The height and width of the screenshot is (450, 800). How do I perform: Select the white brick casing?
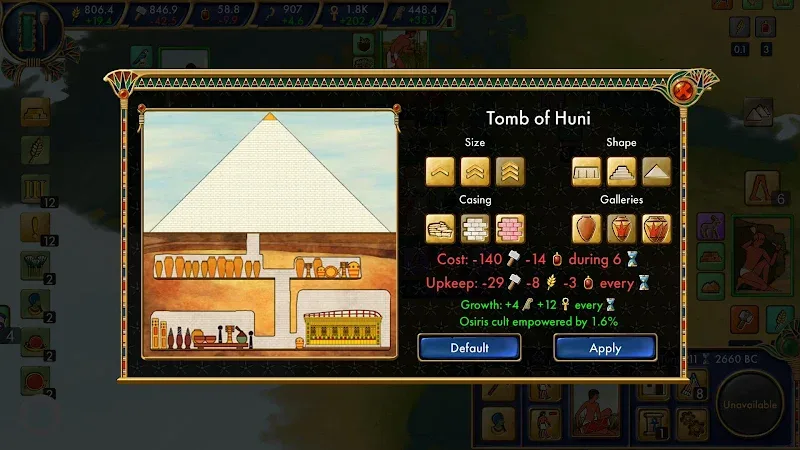[475, 229]
